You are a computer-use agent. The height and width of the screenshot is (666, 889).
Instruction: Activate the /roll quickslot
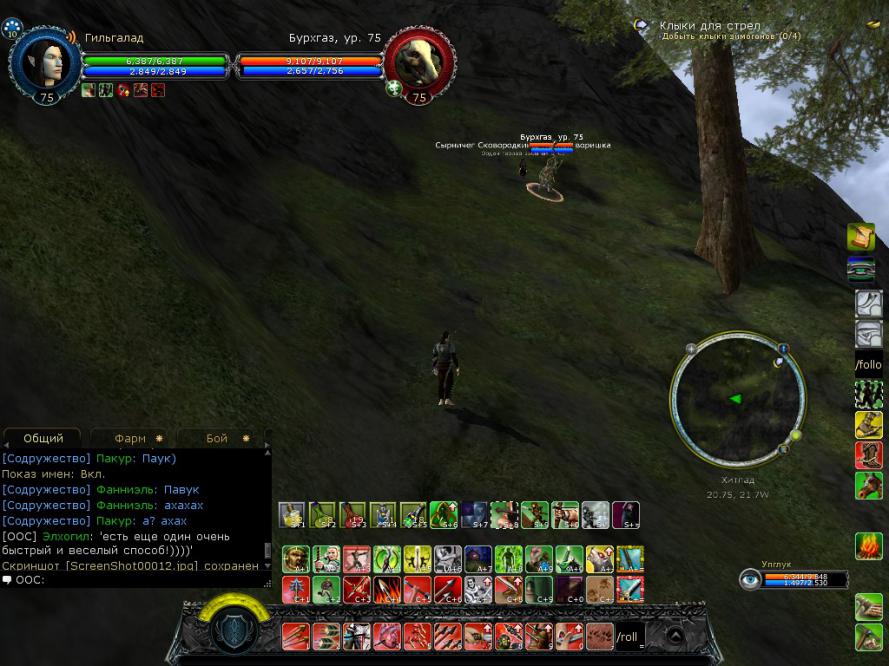click(x=629, y=636)
